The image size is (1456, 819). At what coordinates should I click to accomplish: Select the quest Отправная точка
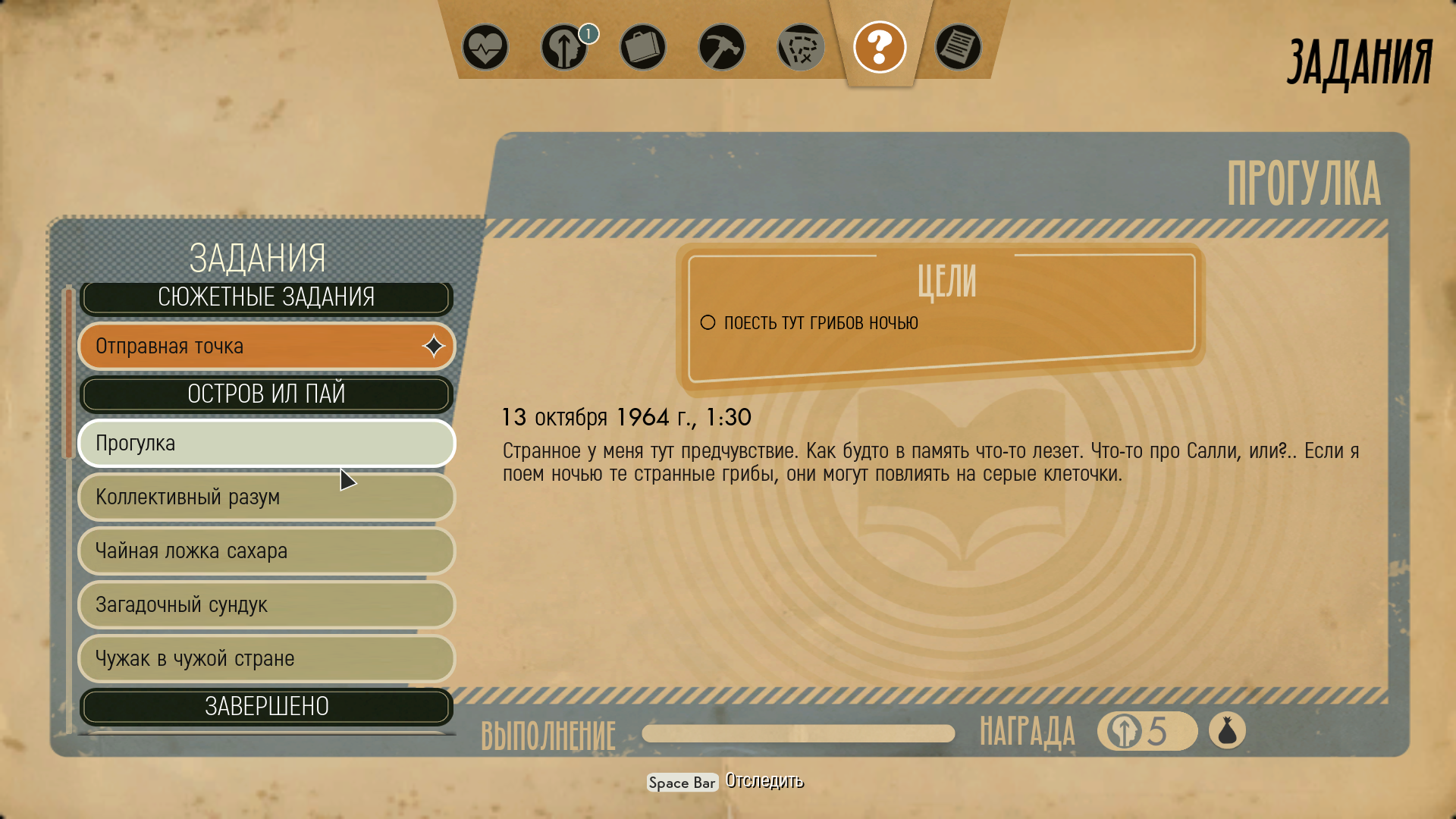pyautogui.click(x=266, y=347)
